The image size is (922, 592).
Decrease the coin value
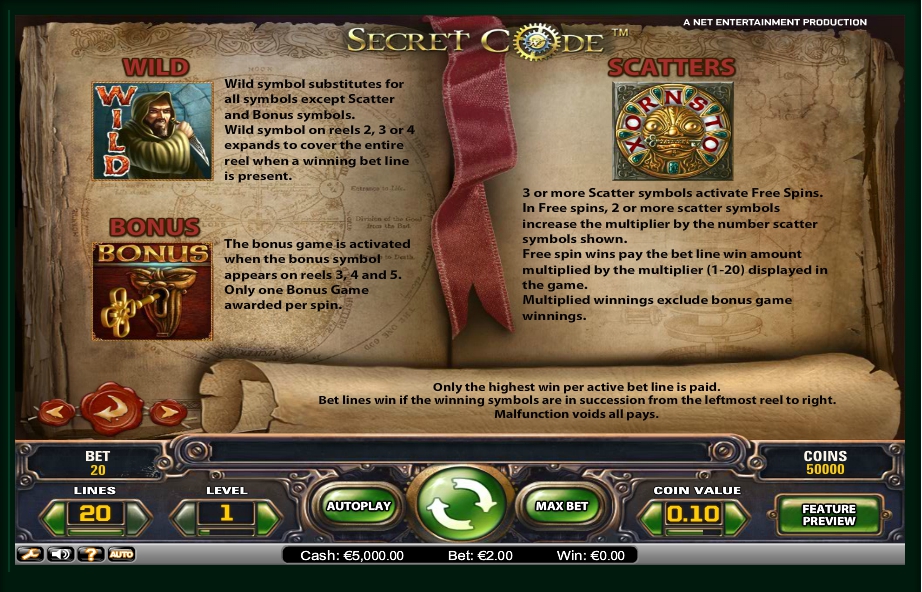[x=651, y=515]
